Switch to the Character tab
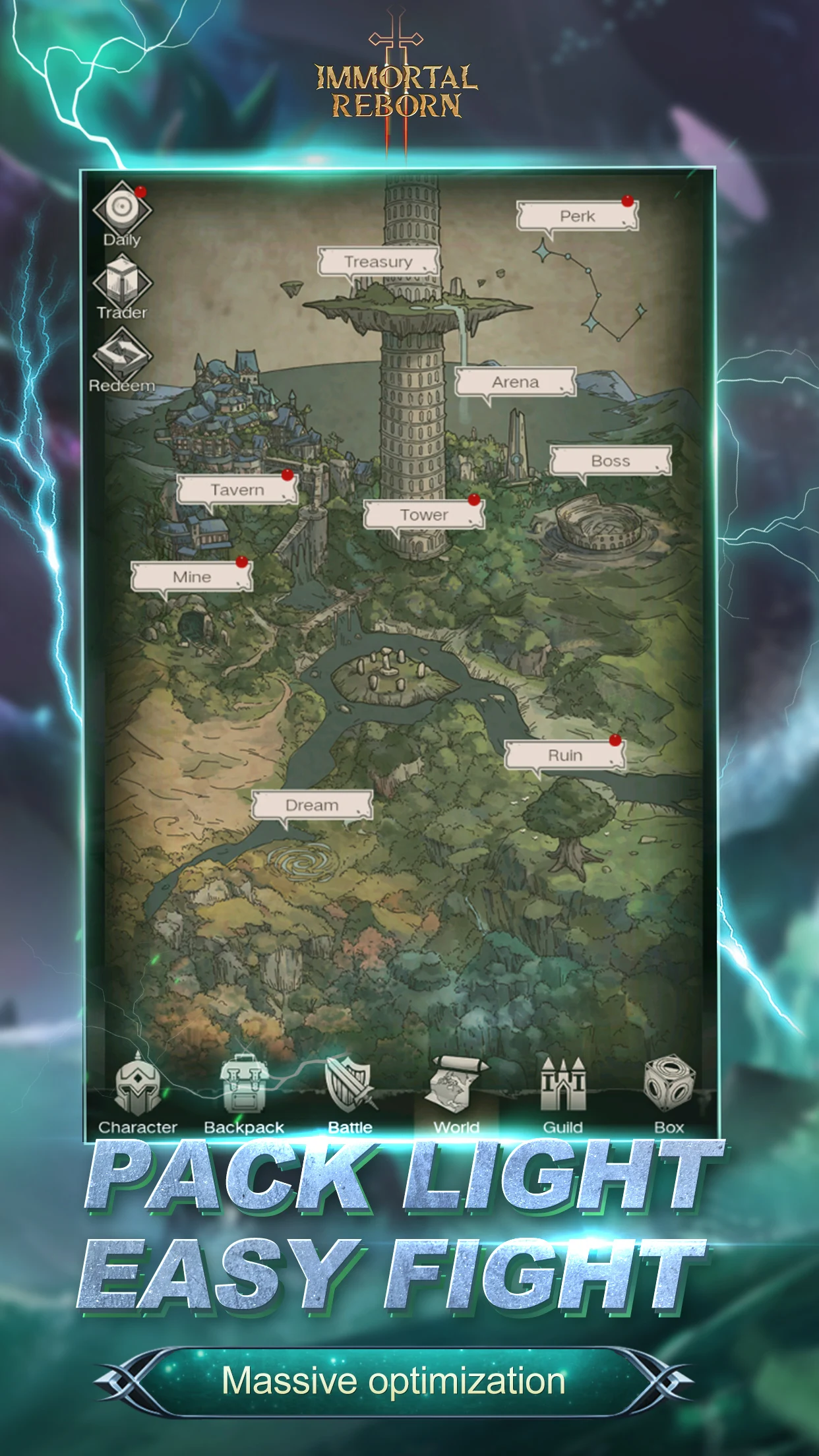 [138, 1095]
